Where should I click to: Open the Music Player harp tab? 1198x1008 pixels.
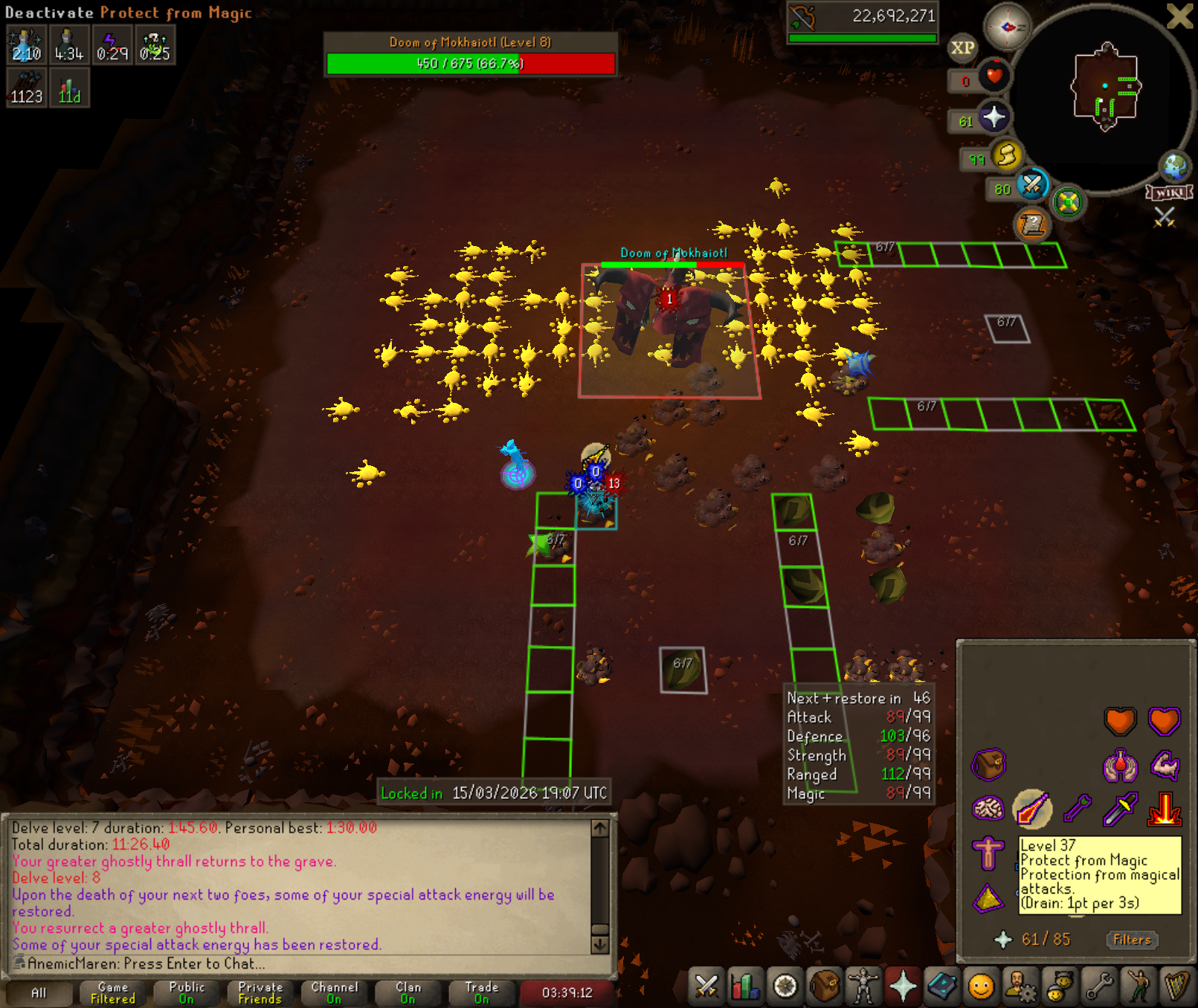pyautogui.click(x=1178, y=986)
